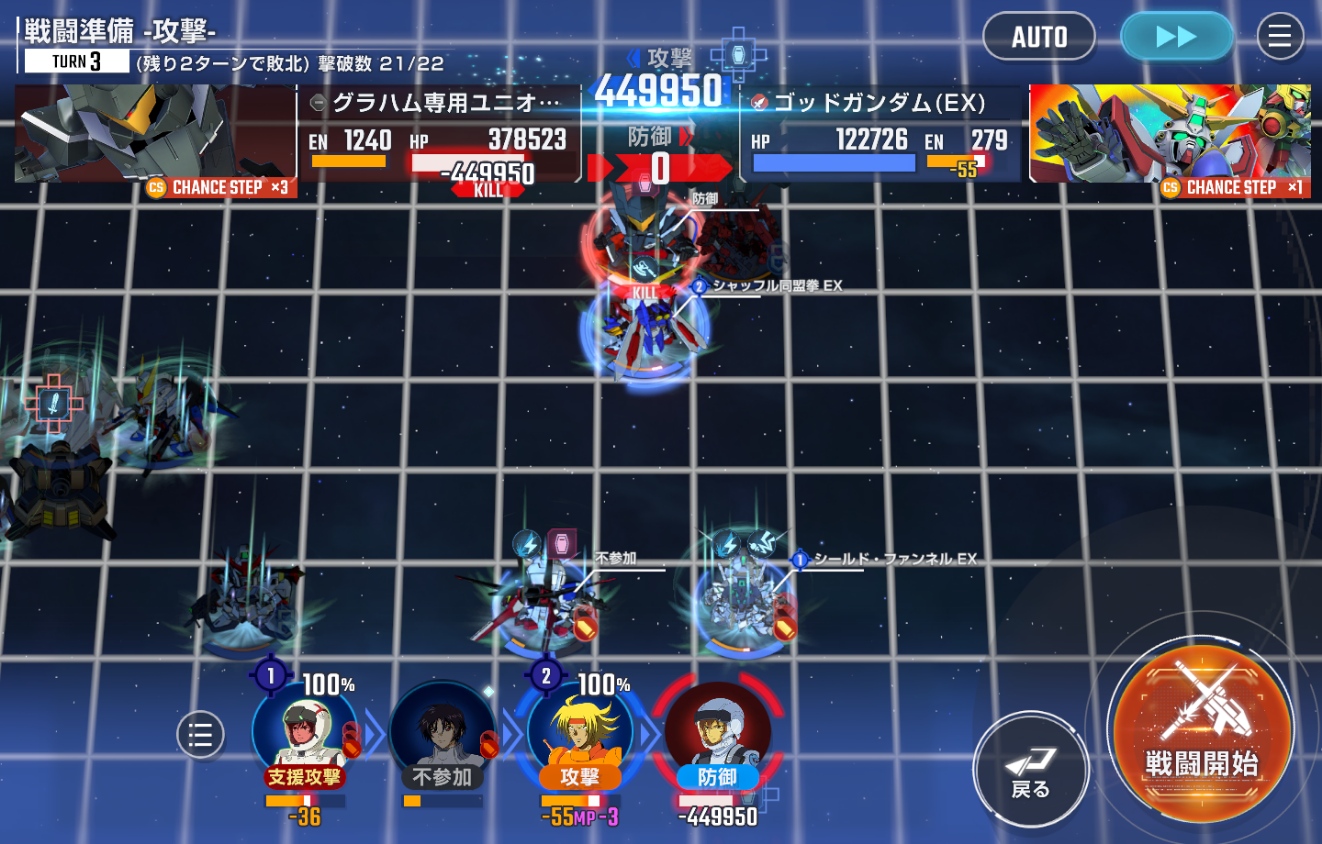Open the ゴッドガンダム(EX) unit panel
The width and height of the screenshot is (1322, 844).
pos(880,134)
